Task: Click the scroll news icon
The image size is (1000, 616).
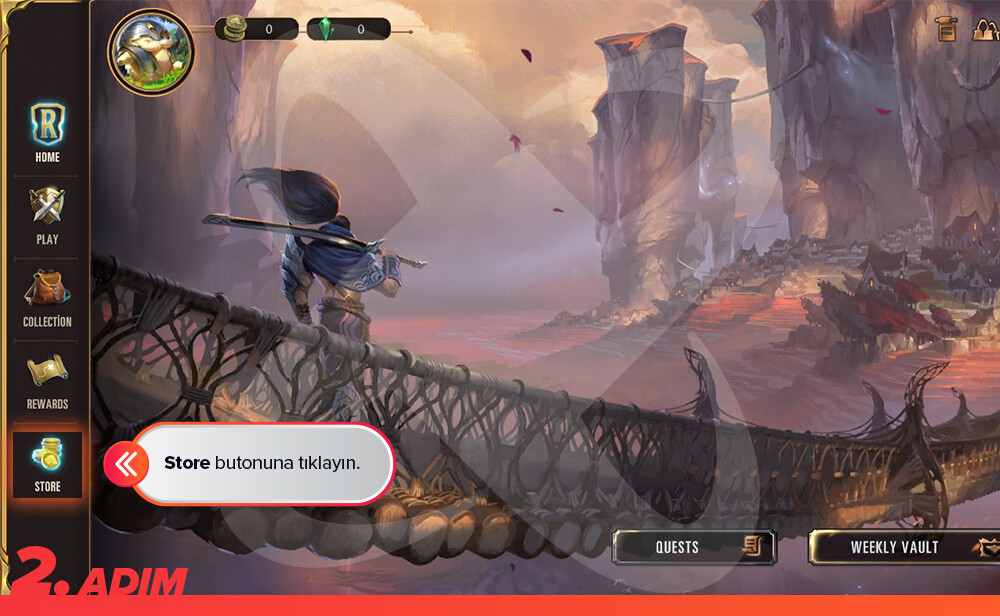Action: pyautogui.click(x=946, y=28)
